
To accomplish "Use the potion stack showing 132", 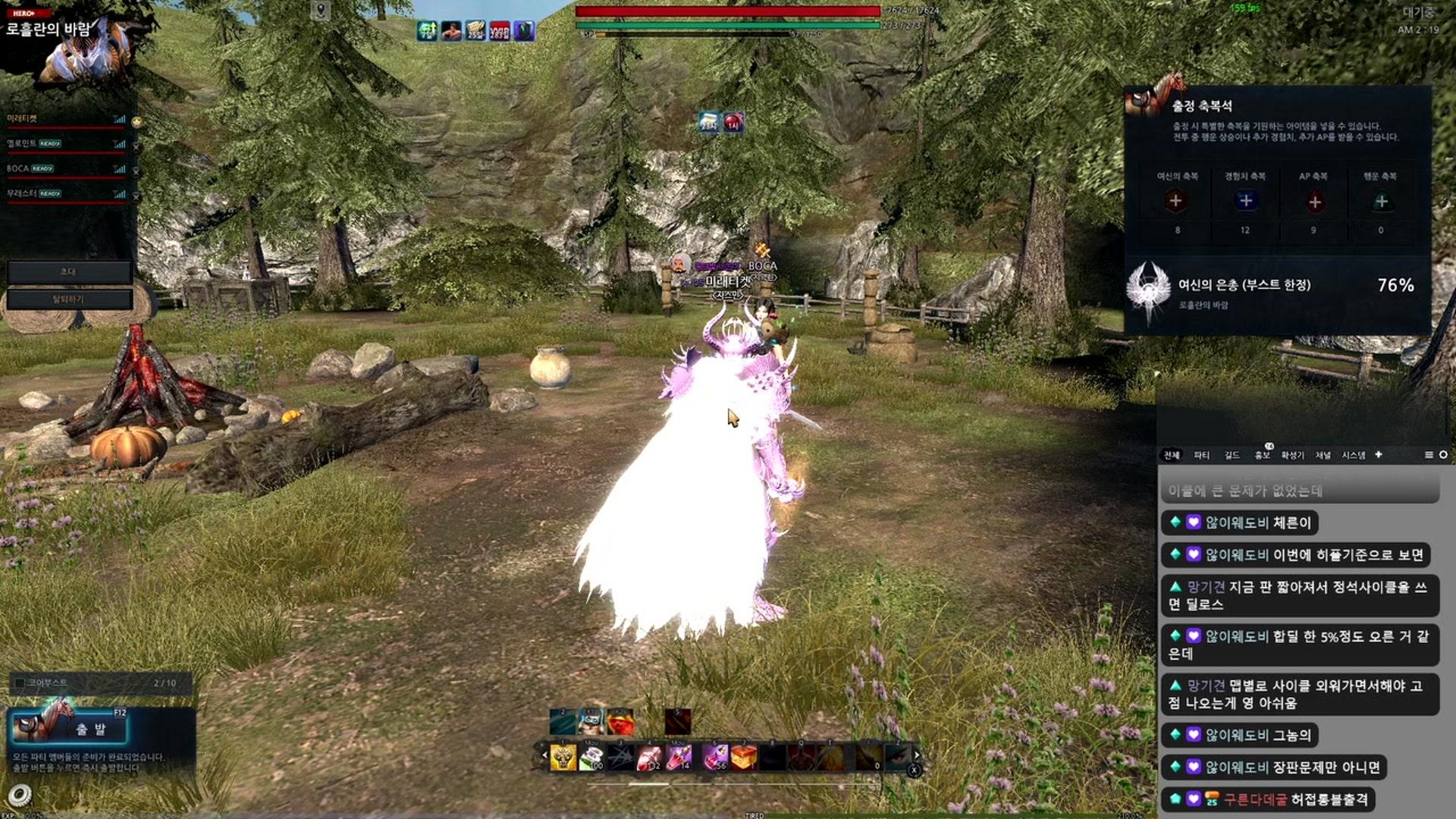I will click(x=649, y=757).
